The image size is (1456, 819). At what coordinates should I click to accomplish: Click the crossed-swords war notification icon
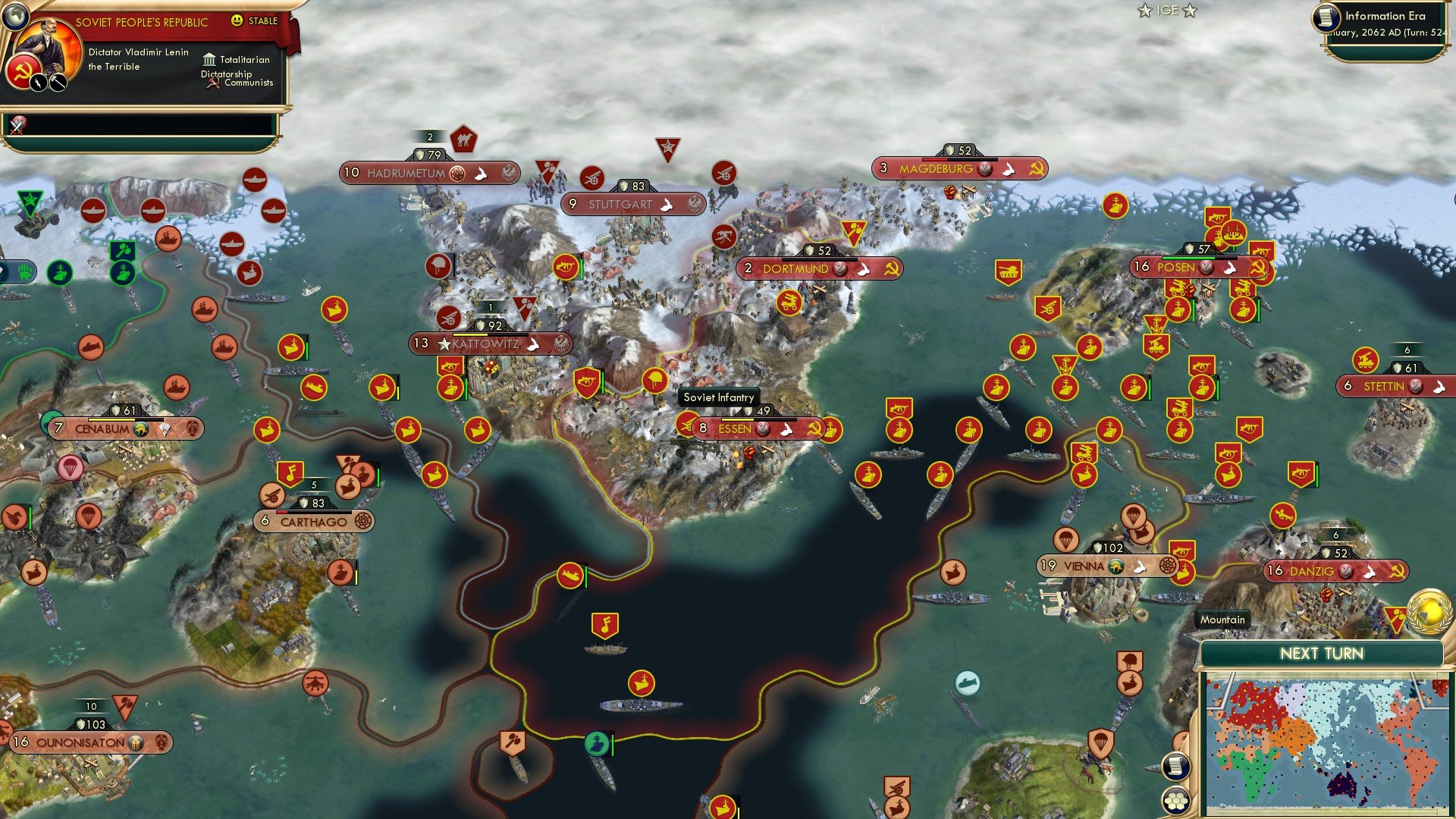tap(17, 124)
